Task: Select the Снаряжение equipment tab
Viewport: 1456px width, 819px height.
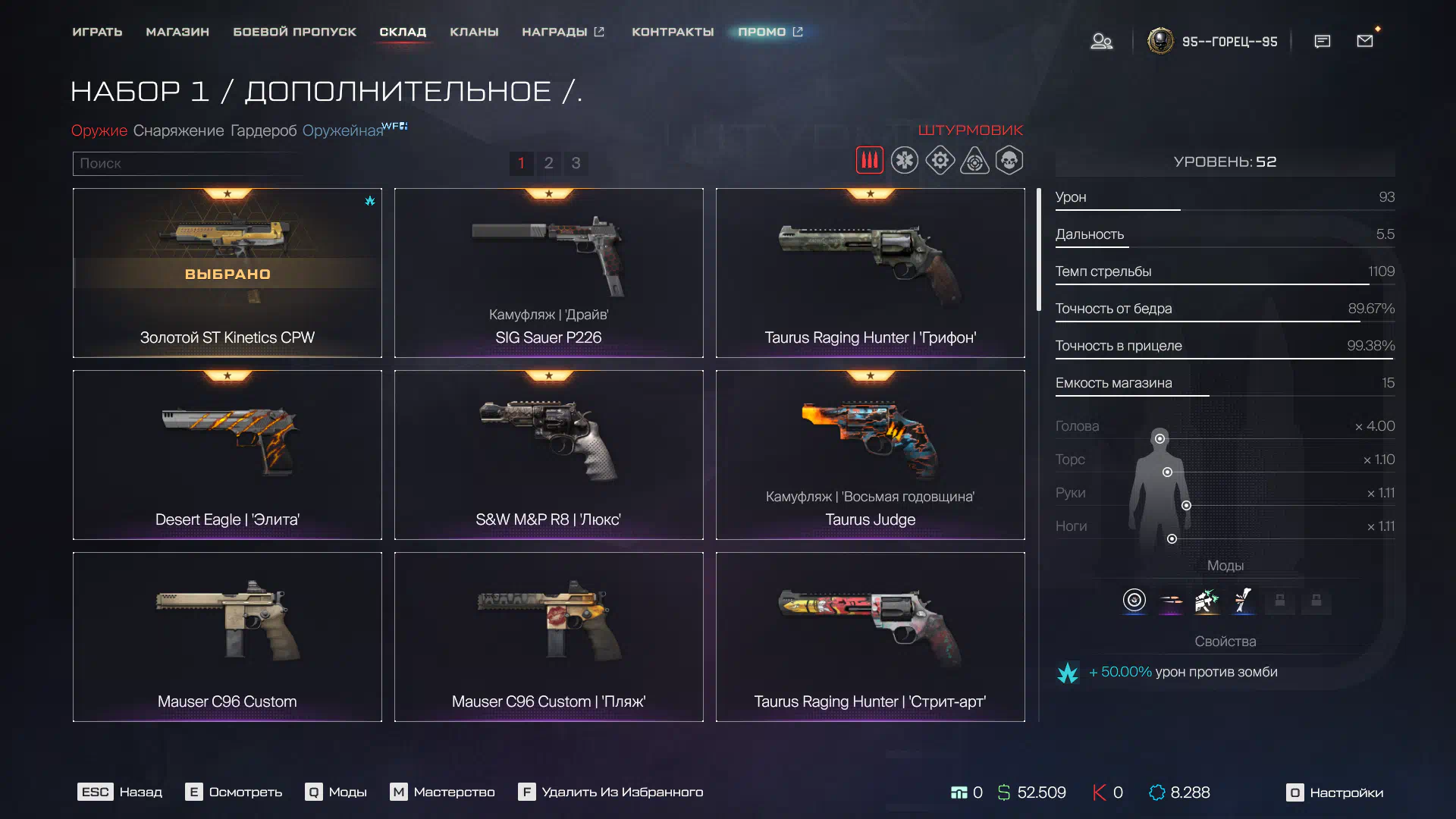Action: pos(178,130)
